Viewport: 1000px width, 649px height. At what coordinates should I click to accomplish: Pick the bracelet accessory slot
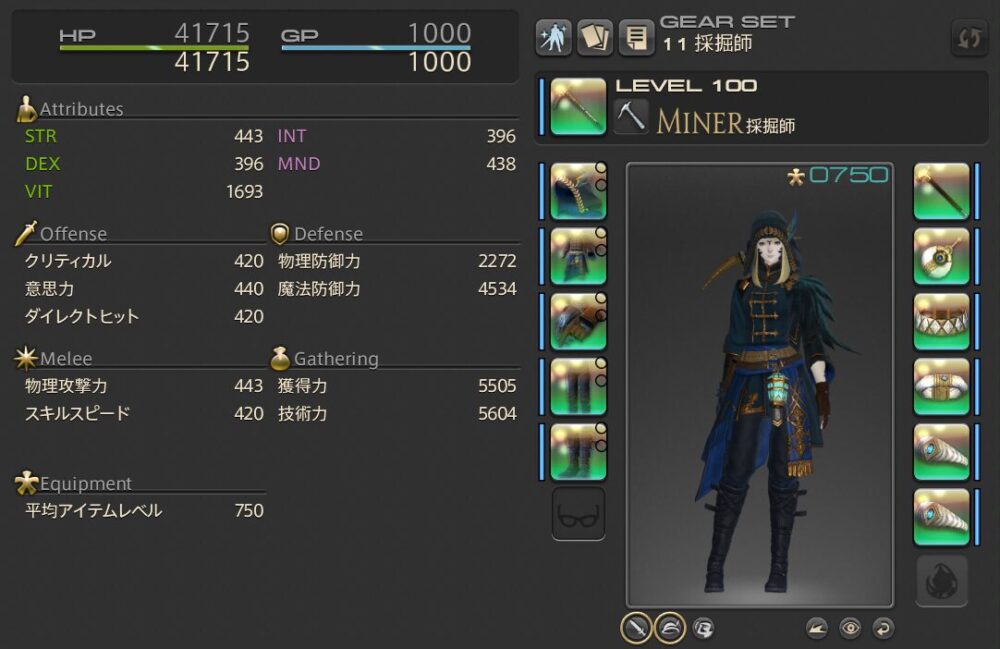[942, 386]
